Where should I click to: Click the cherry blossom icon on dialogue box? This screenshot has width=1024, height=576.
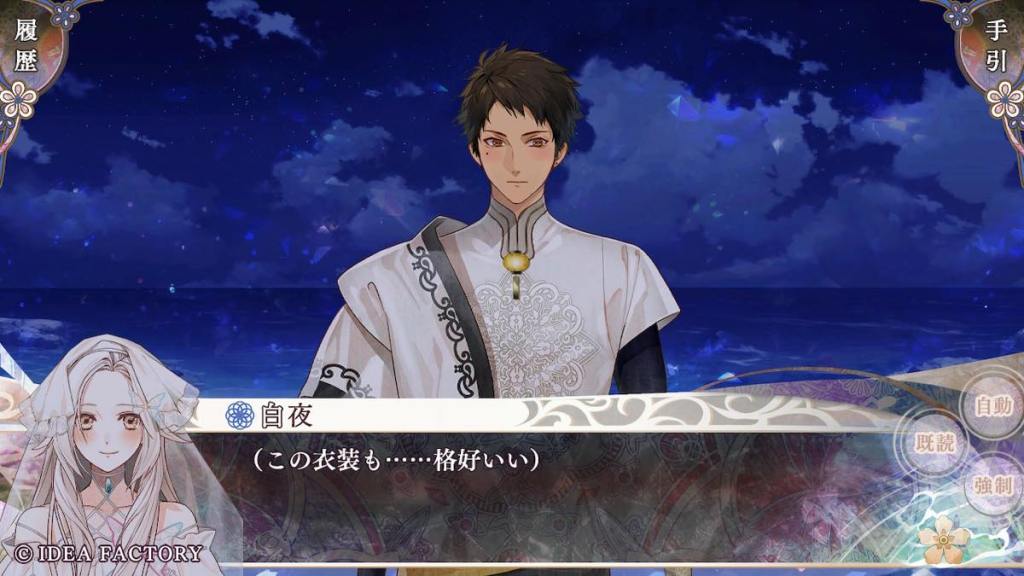click(944, 541)
